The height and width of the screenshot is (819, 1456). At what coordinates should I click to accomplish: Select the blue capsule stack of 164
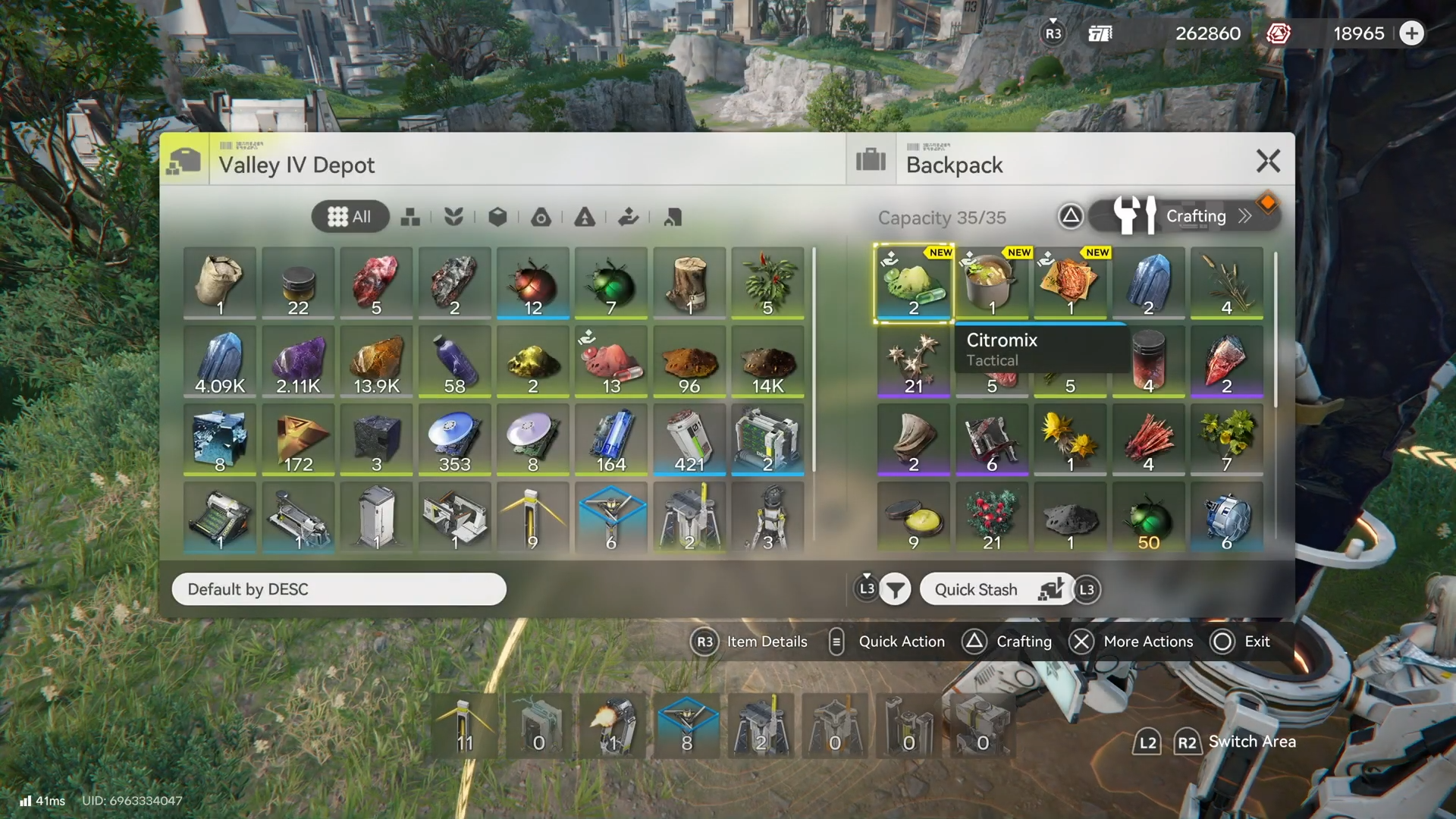tap(611, 440)
